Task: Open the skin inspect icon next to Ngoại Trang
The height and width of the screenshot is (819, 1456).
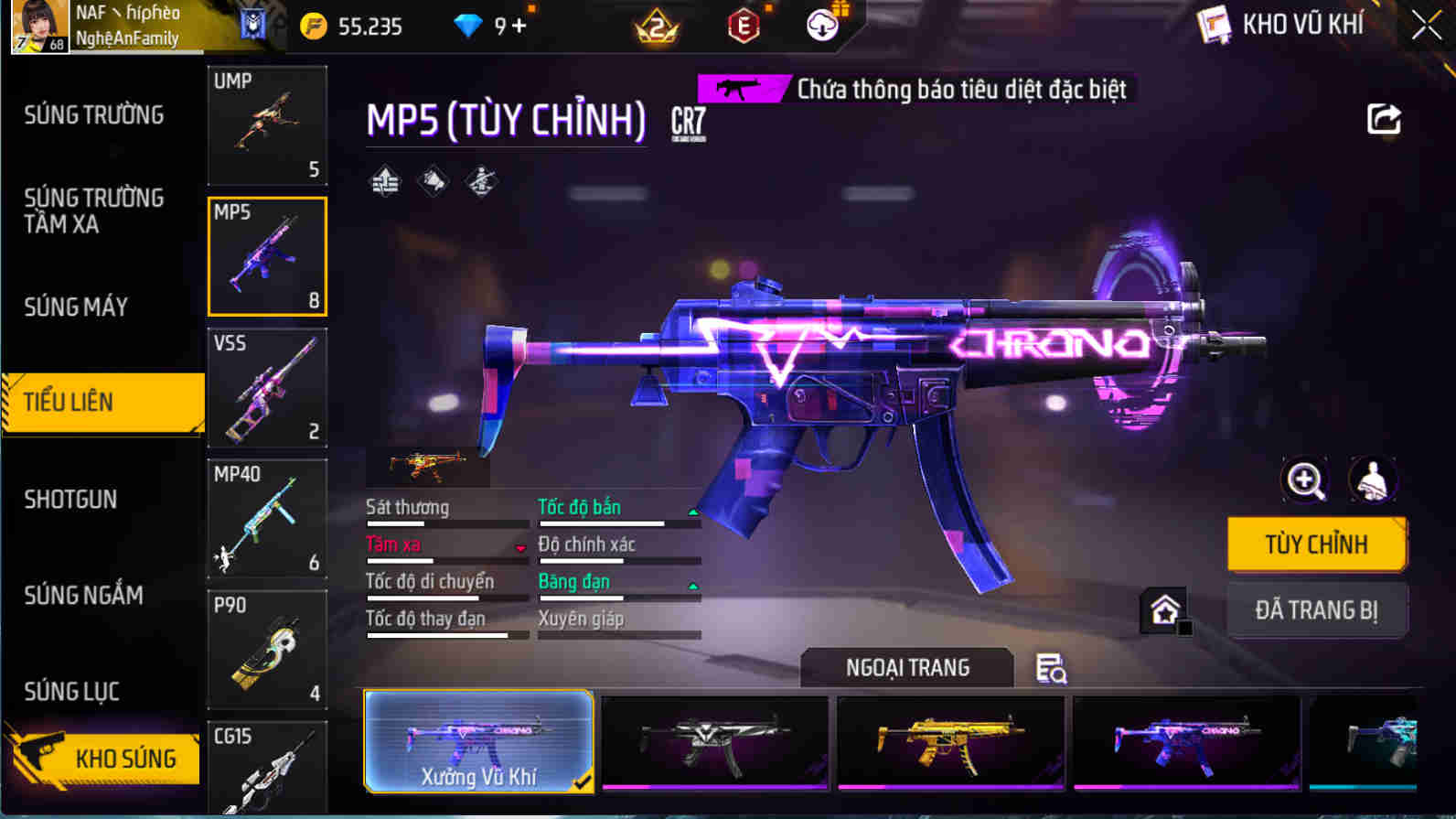Action: [x=1049, y=671]
